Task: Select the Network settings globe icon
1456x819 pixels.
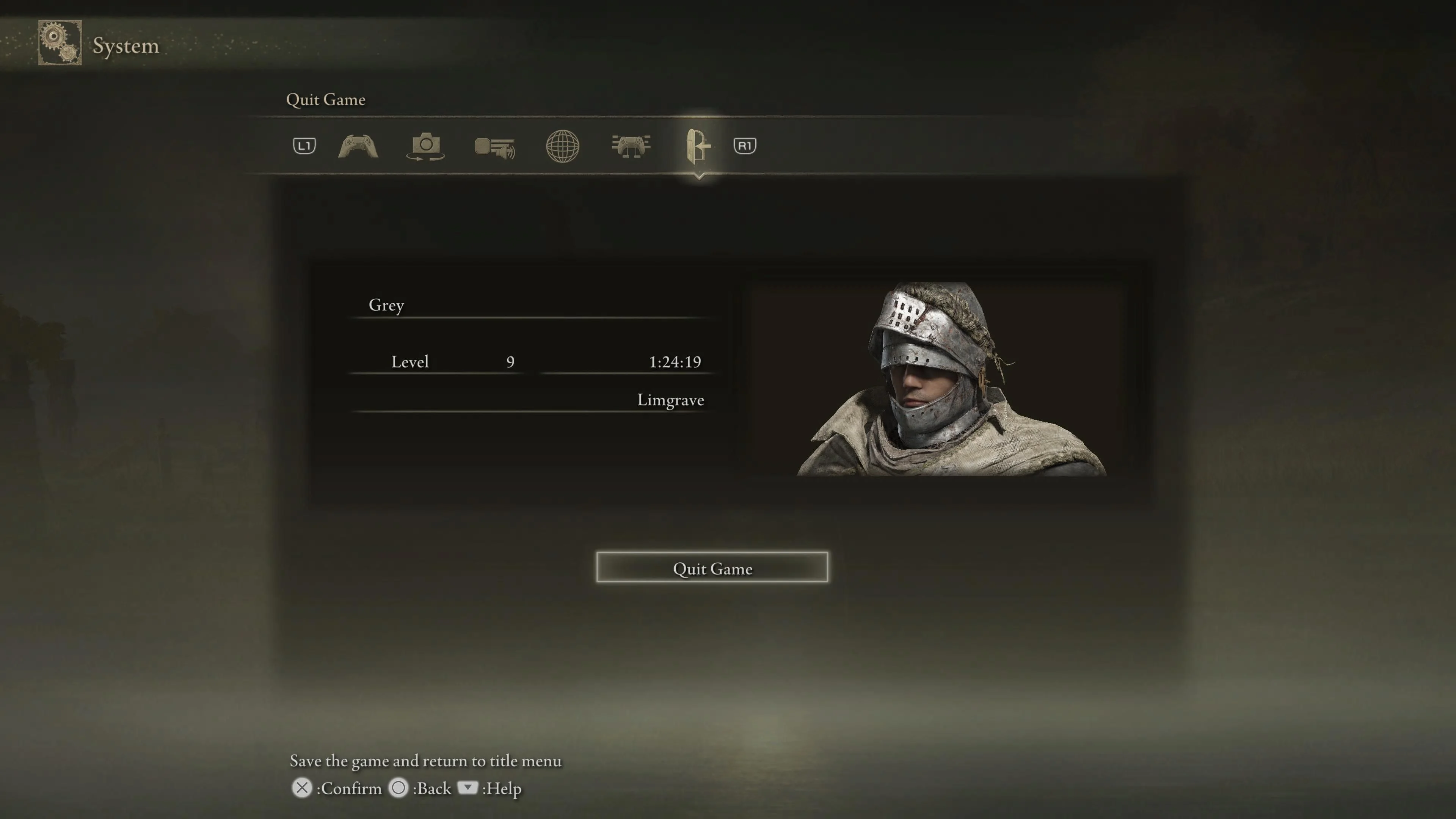Action: click(563, 146)
